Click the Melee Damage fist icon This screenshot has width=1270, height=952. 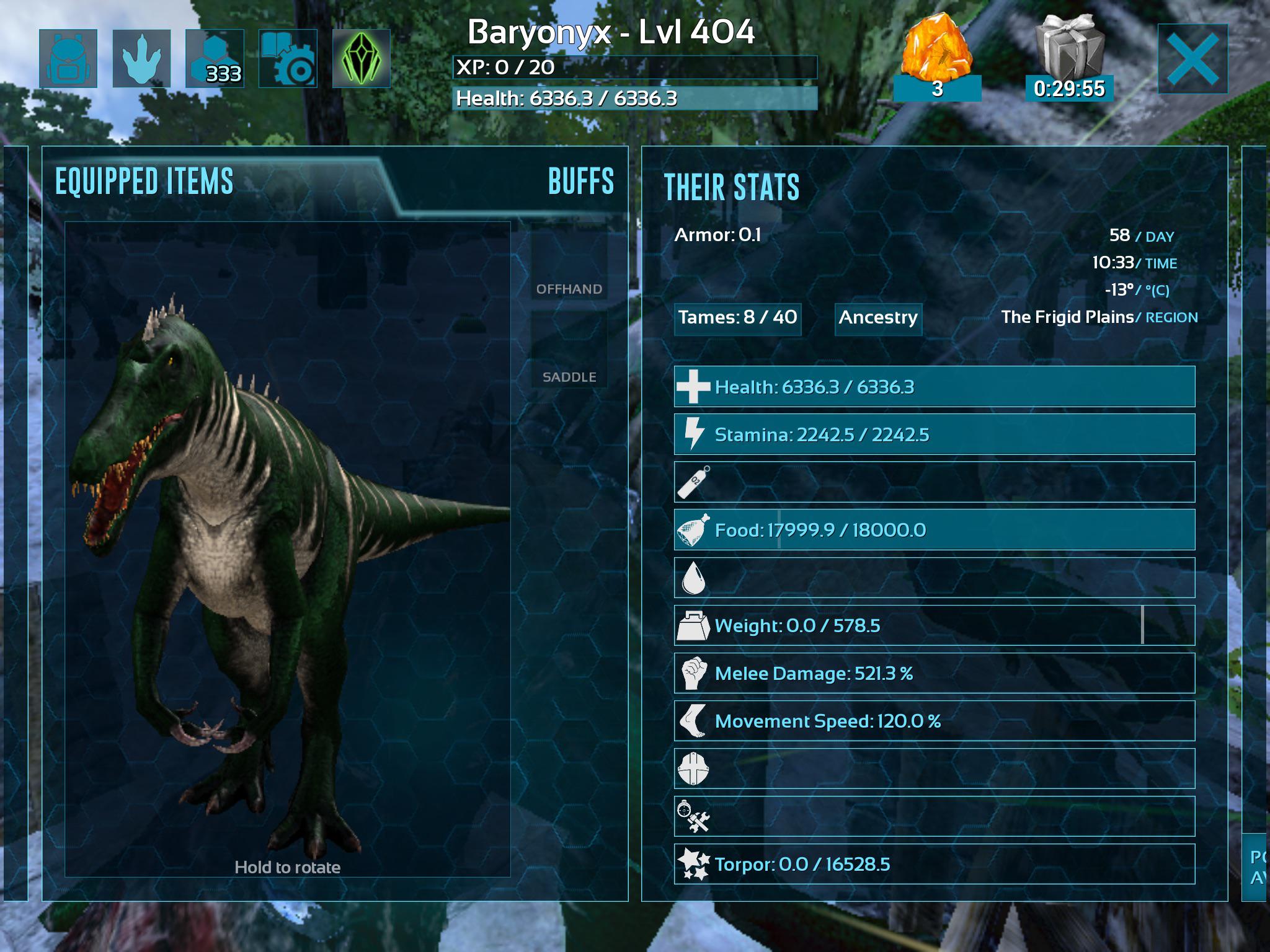pyautogui.click(x=693, y=672)
